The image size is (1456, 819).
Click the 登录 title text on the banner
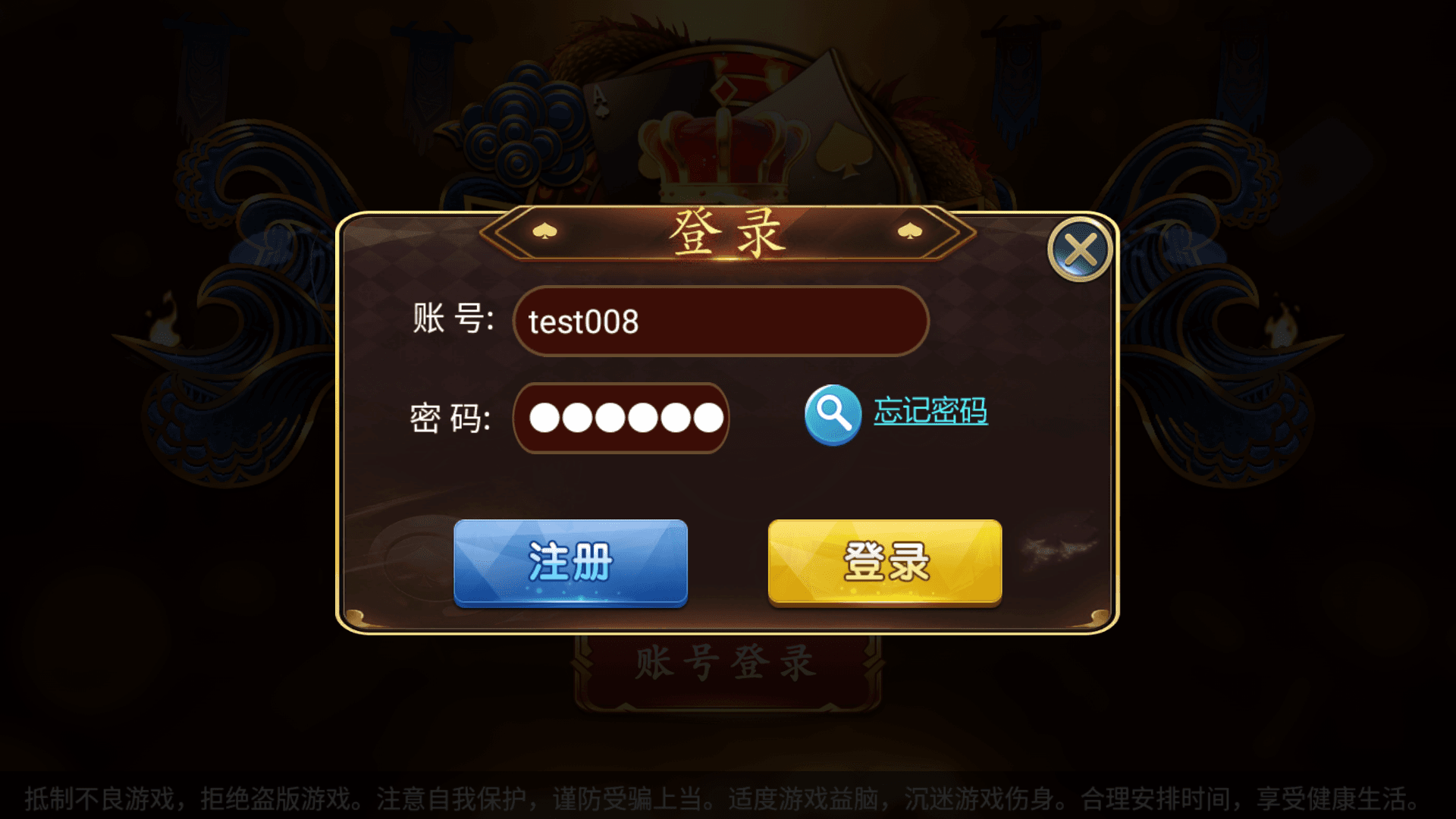tap(726, 235)
